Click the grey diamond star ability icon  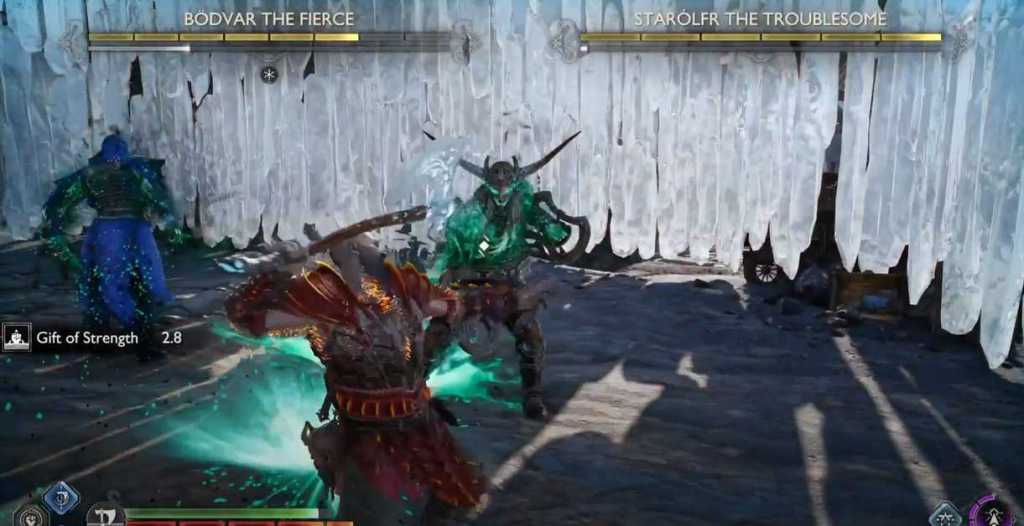click(945, 515)
